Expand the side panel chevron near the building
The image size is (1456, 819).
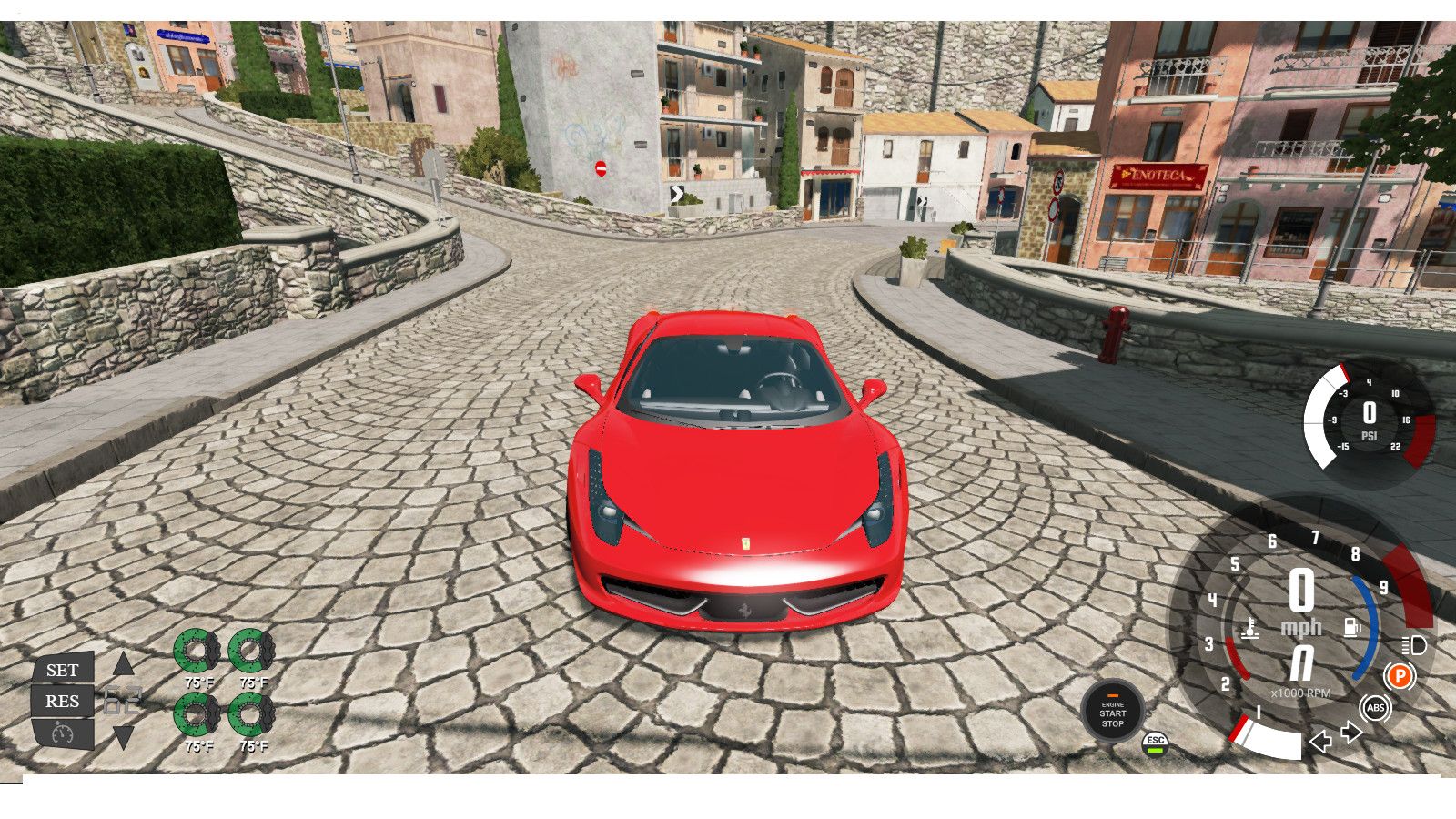click(677, 193)
